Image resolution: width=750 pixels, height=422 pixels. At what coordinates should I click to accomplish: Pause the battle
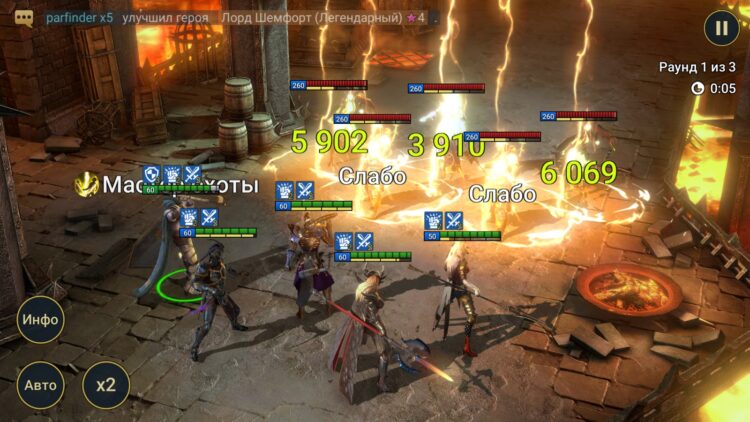point(721,28)
